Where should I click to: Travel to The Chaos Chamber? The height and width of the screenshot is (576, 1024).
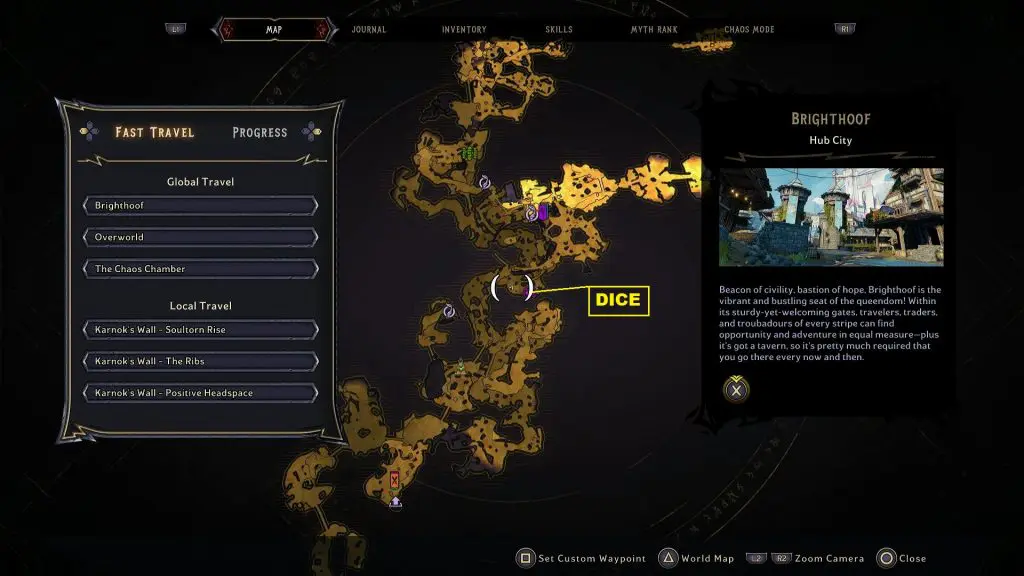[201, 269]
